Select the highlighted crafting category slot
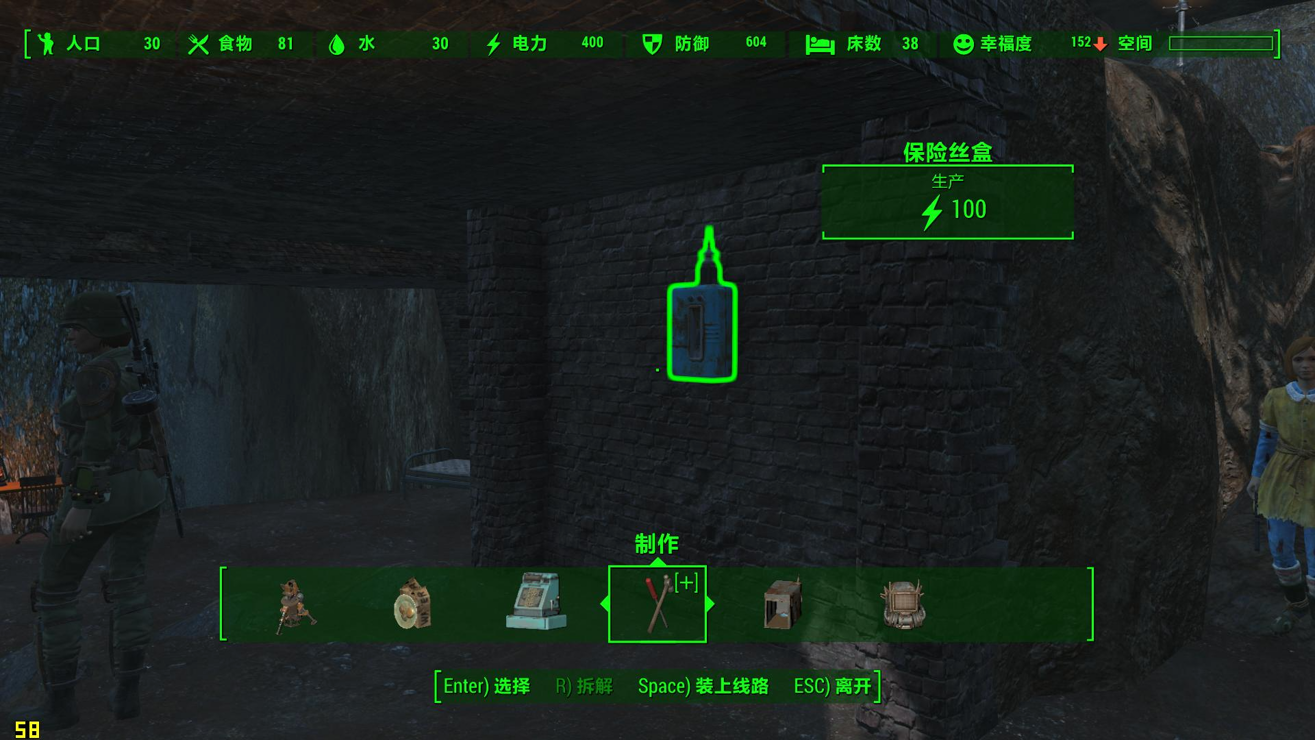Viewport: 1315px width, 740px height. 657,604
